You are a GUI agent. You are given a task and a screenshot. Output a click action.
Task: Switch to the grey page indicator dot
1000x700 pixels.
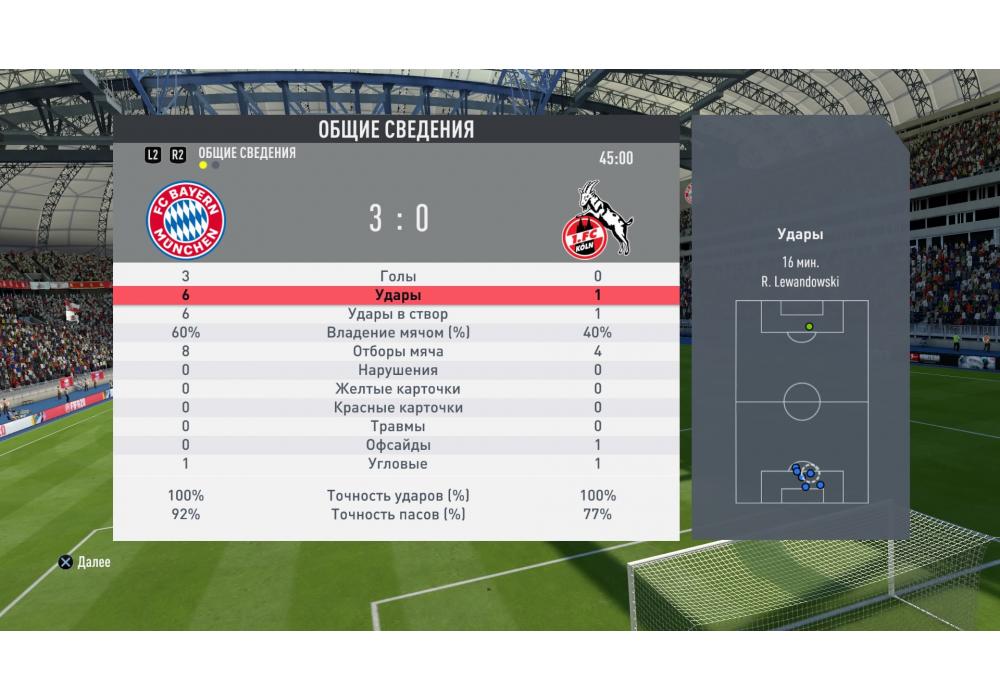[x=217, y=165]
